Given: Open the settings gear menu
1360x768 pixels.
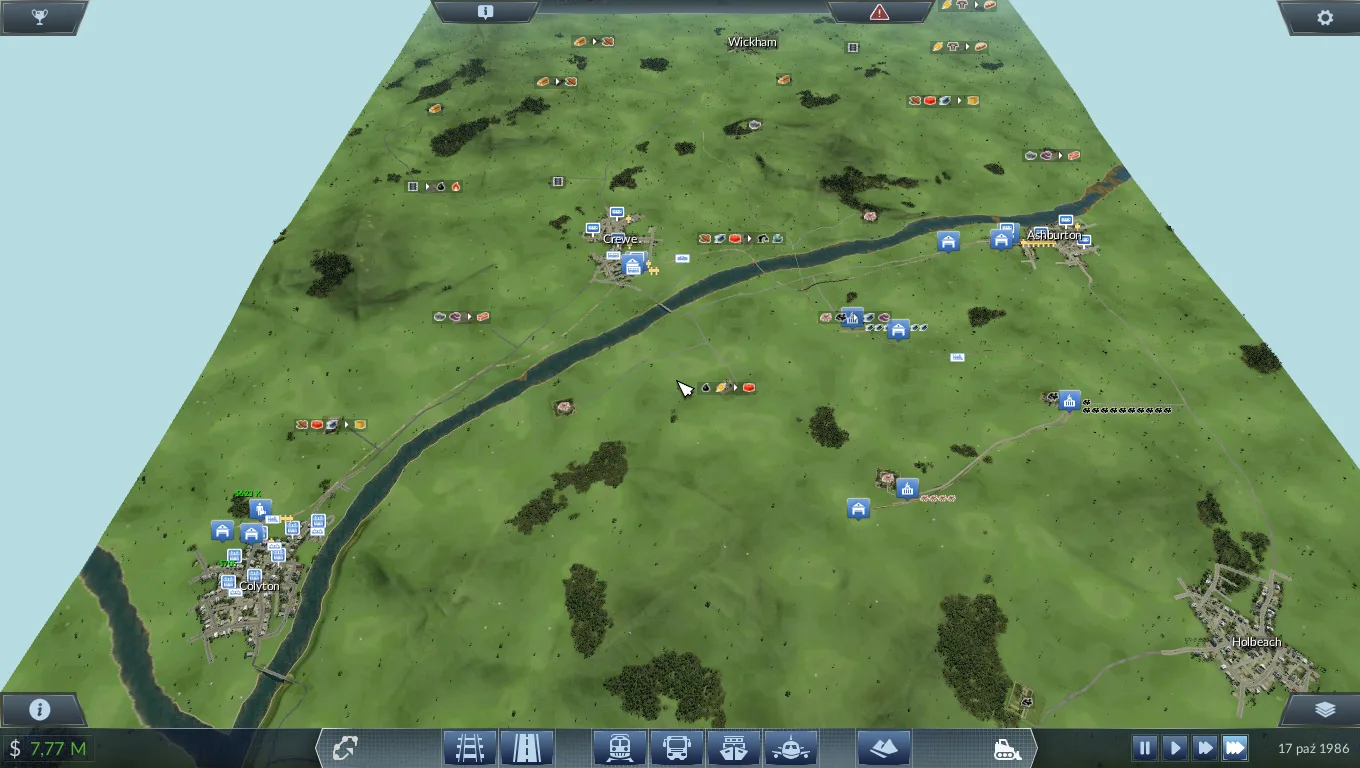Looking at the screenshot, I should point(1325,17).
